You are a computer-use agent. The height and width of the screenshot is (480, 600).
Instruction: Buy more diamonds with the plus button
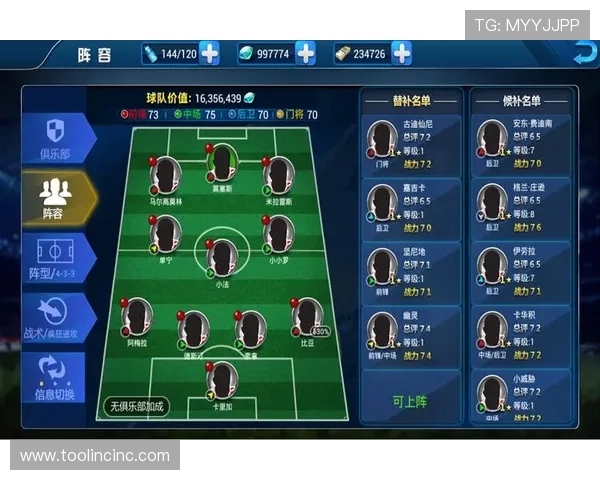coord(305,53)
